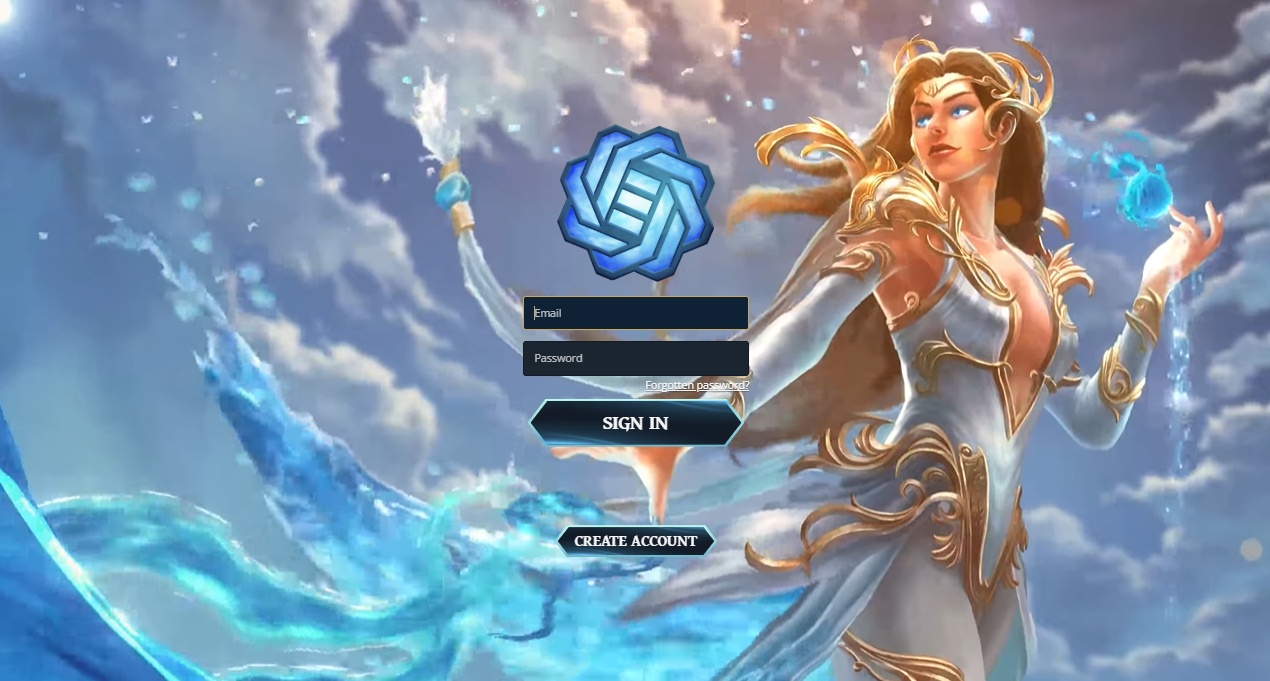This screenshot has height=681, width=1270.
Task: Hit the Sign In button
Action: pyautogui.click(x=636, y=423)
